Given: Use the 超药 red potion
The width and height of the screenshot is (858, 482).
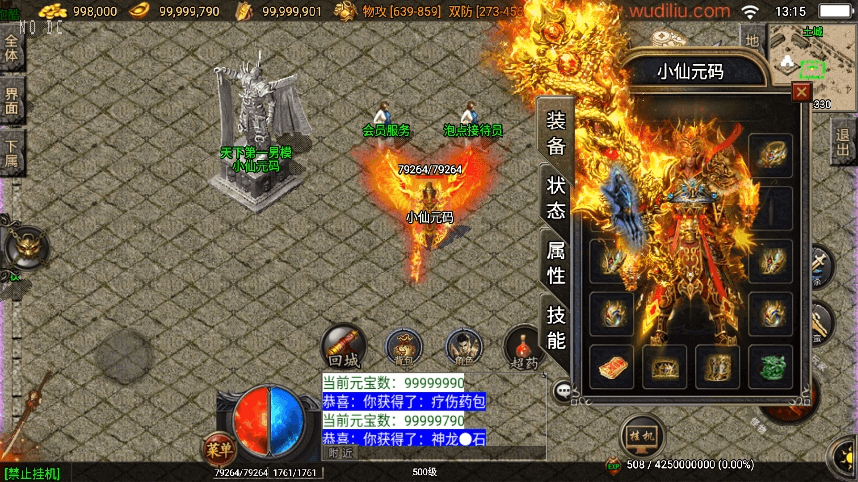Looking at the screenshot, I should point(523,346).
